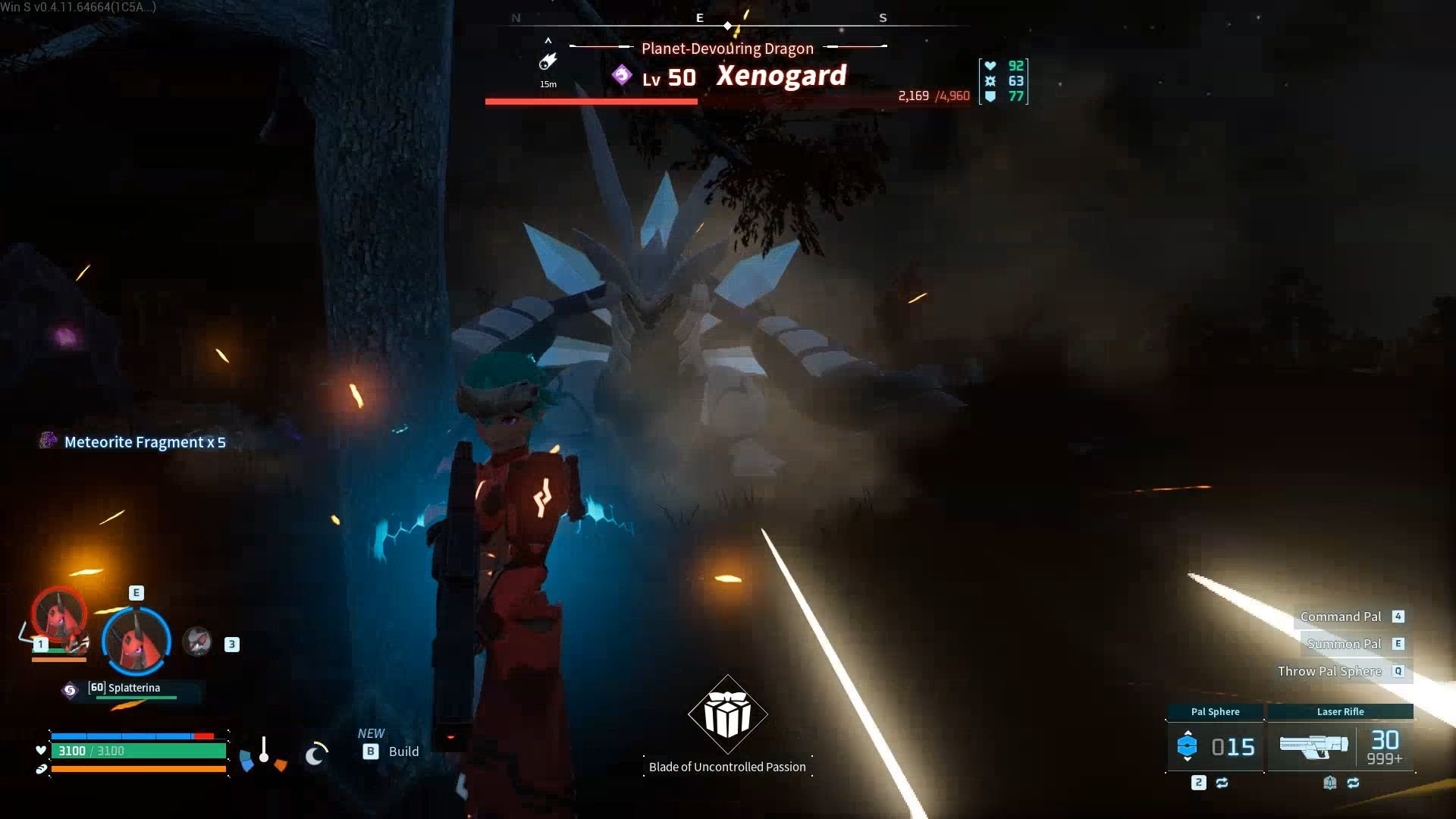
Task: Click the Summon Pal command entry
Action: 1345,643
